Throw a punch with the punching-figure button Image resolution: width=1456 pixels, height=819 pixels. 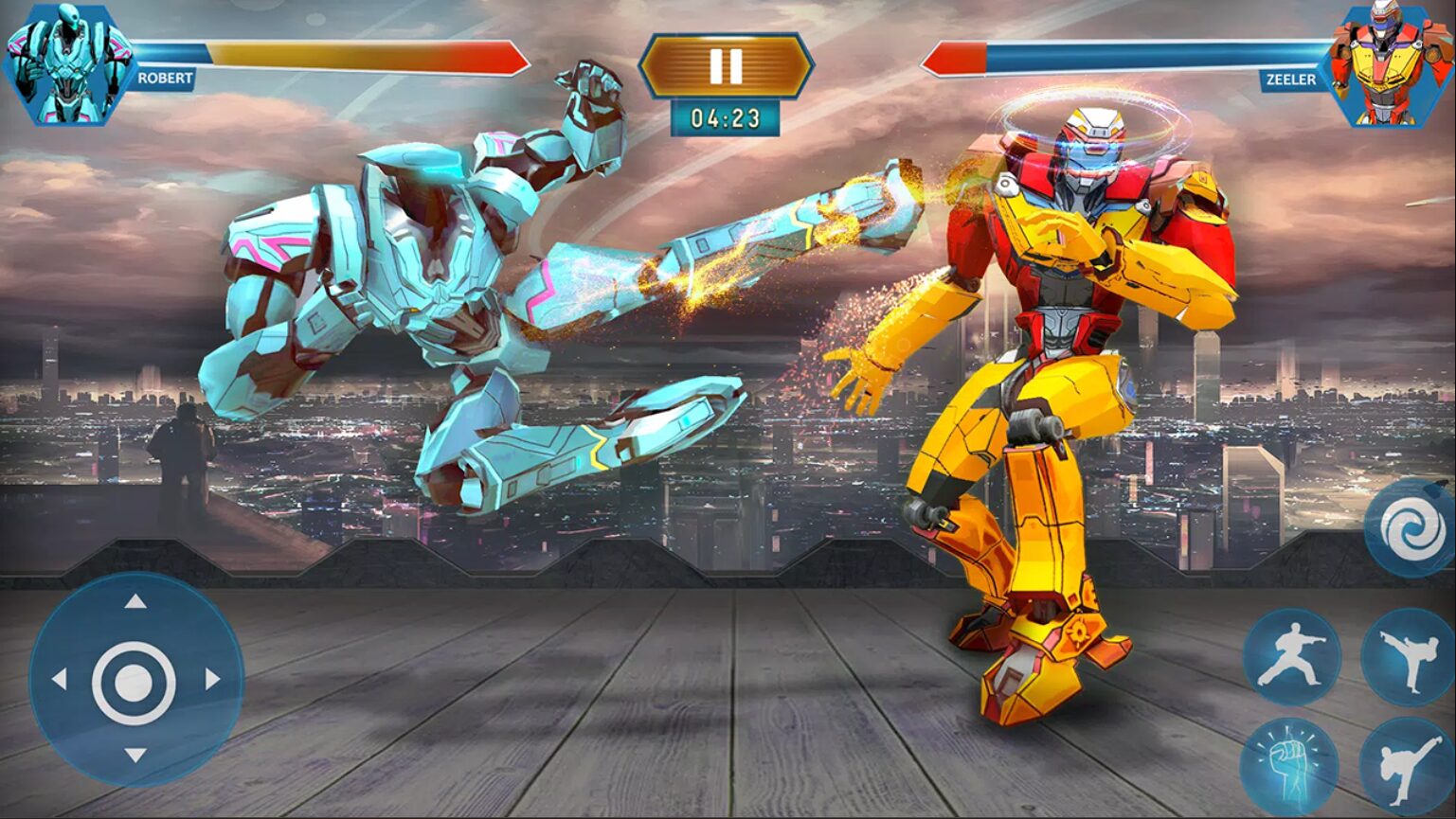click(x=1291, y=657)
